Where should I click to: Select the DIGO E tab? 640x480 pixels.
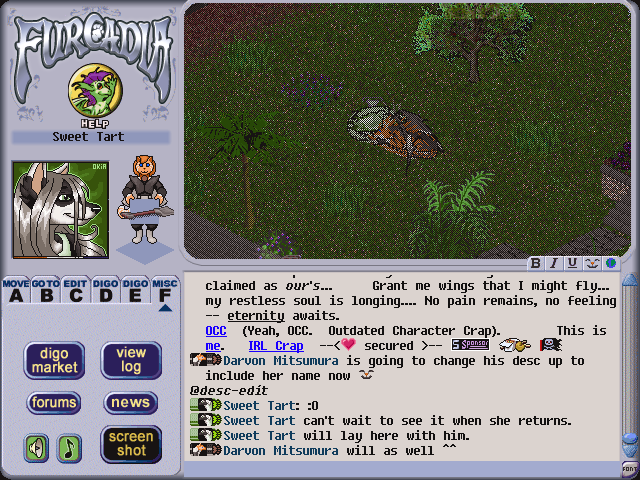pos(135,290)
